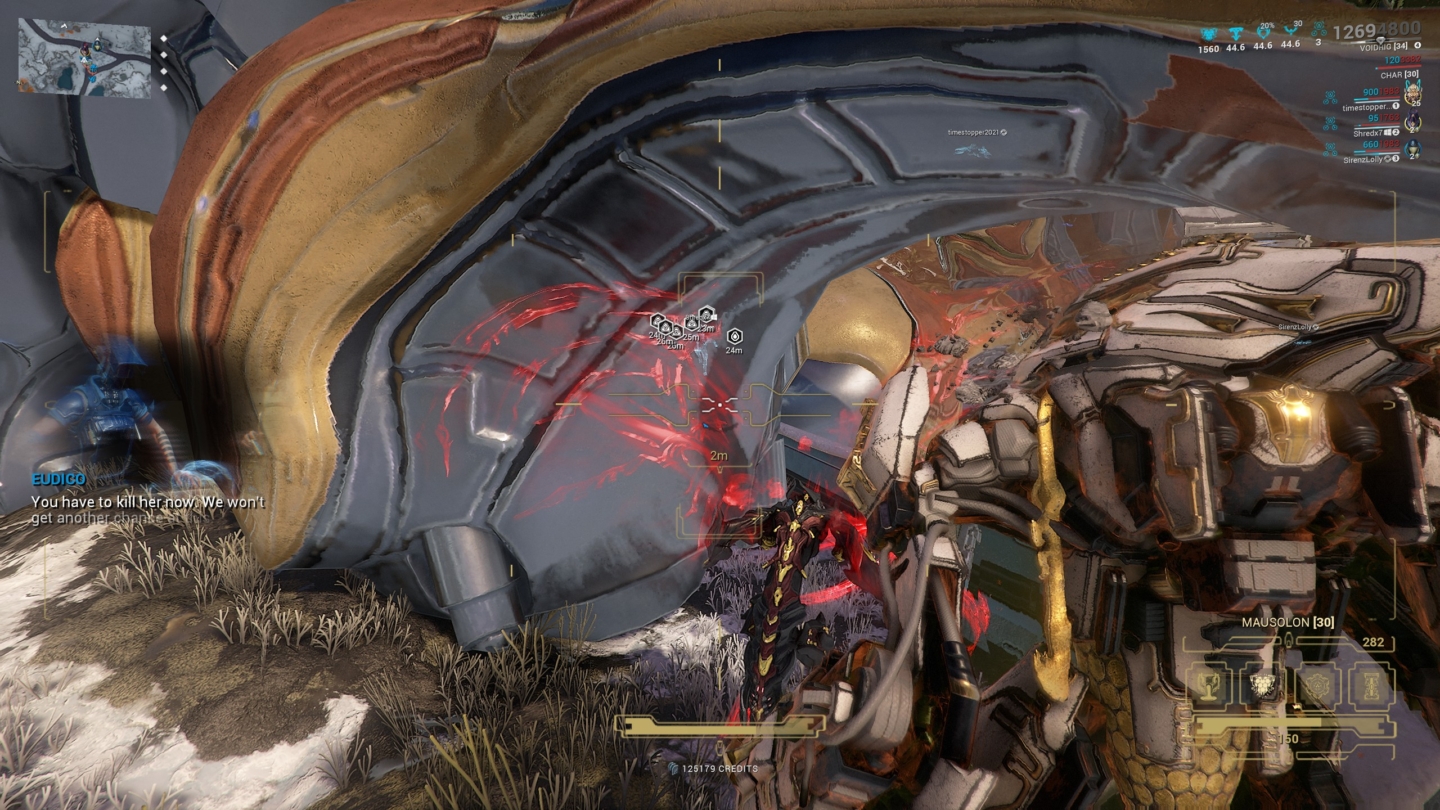Viewport: 1440px width, 810px height.
Task: Activate the Storm Shroud hexagon ability icon
Action: pyautogui.click(x=1262, y=685)
